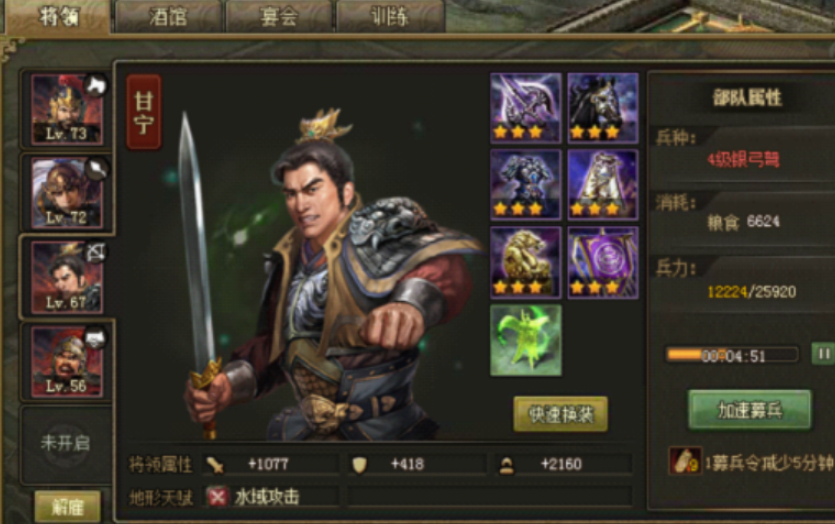Select the golden tiger tally slot
Screen dimensions: 835x524
click(x=526, y=261)
